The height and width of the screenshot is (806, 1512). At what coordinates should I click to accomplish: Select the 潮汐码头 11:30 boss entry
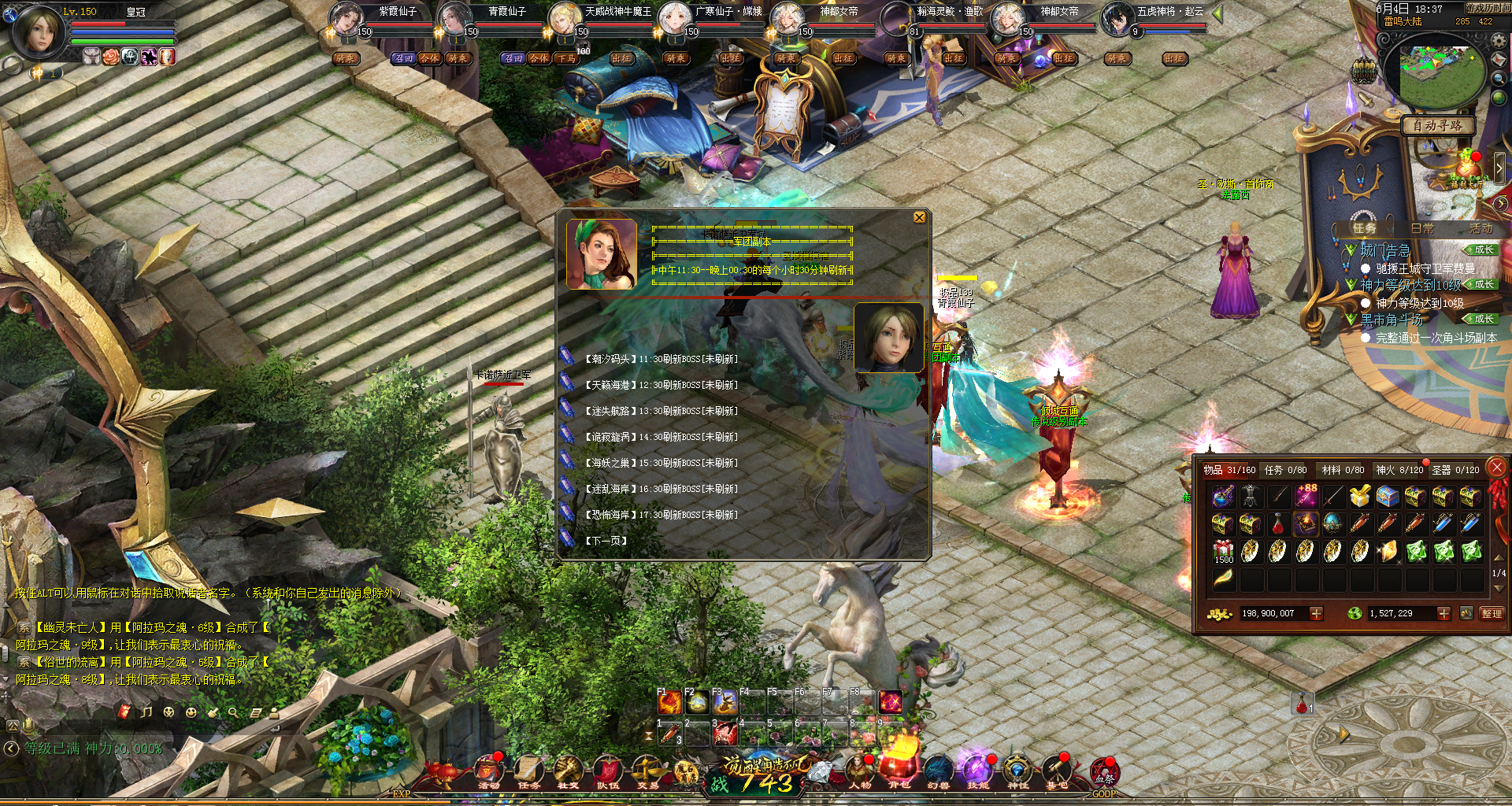tap(660, 359)
